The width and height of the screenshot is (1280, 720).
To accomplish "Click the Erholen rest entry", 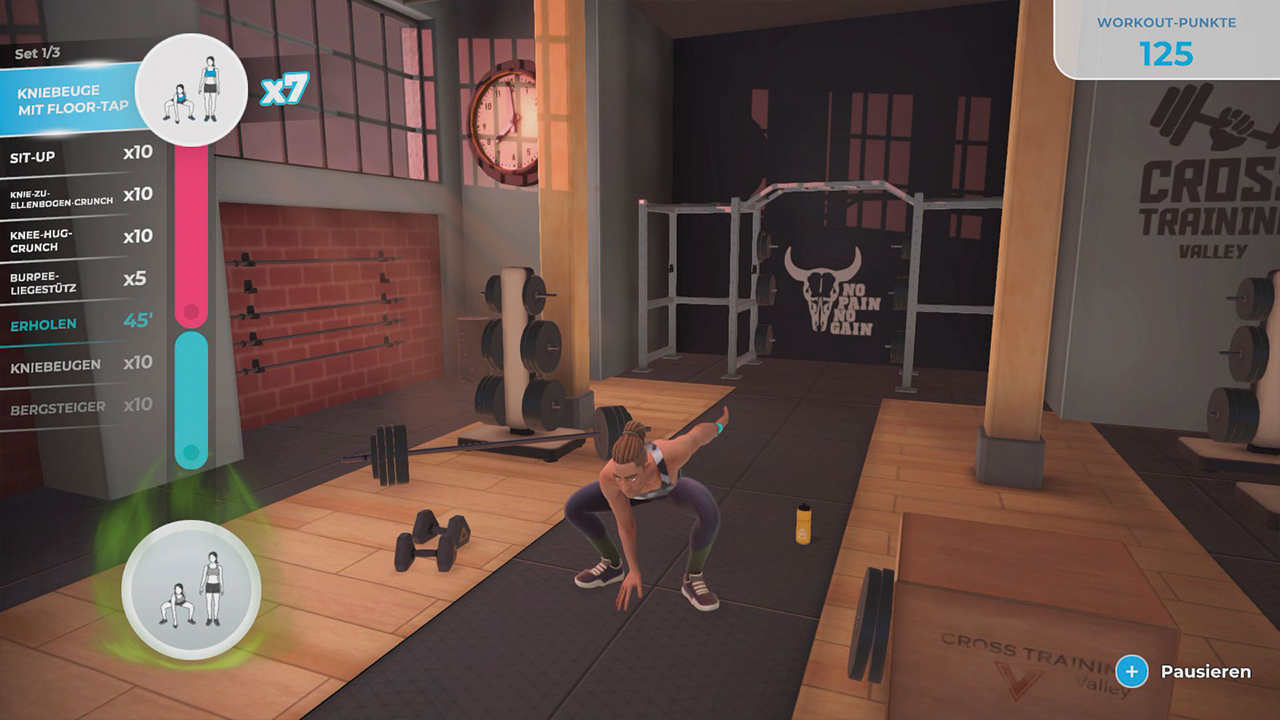I will tap(80, 323).
